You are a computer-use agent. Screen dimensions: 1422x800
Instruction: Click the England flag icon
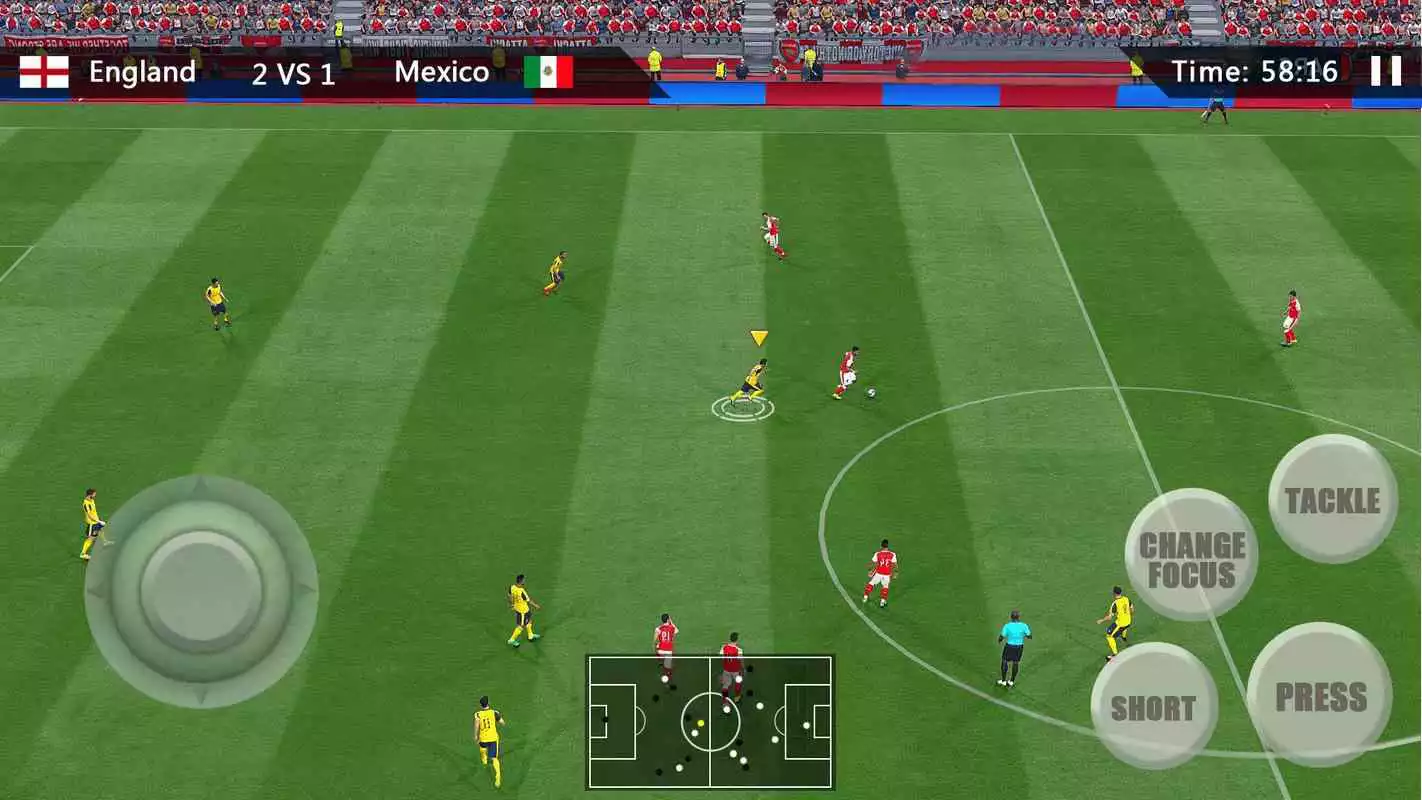click(42, 71)
